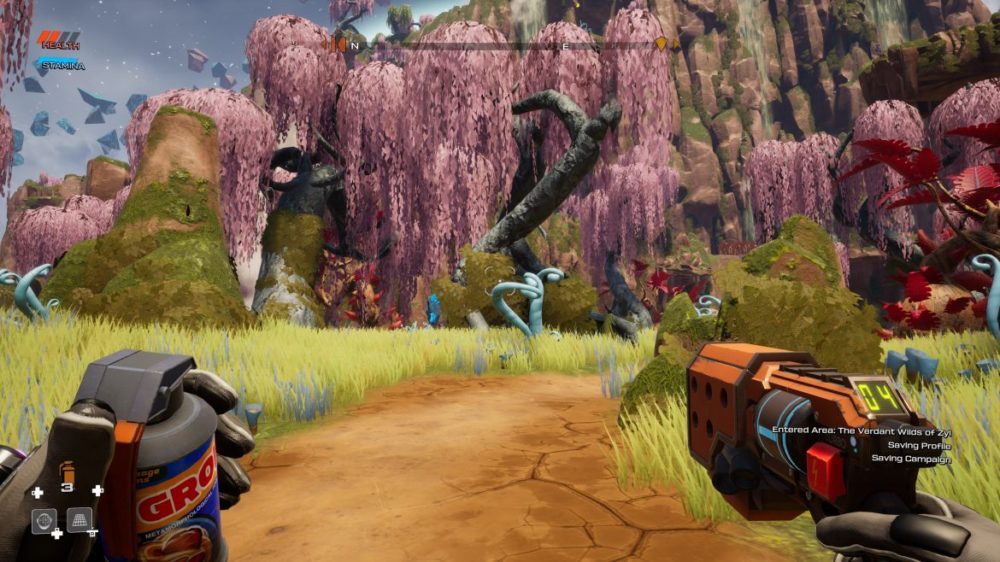
Task: Select the yellow diamond compass marker
Action: (660, 44)
